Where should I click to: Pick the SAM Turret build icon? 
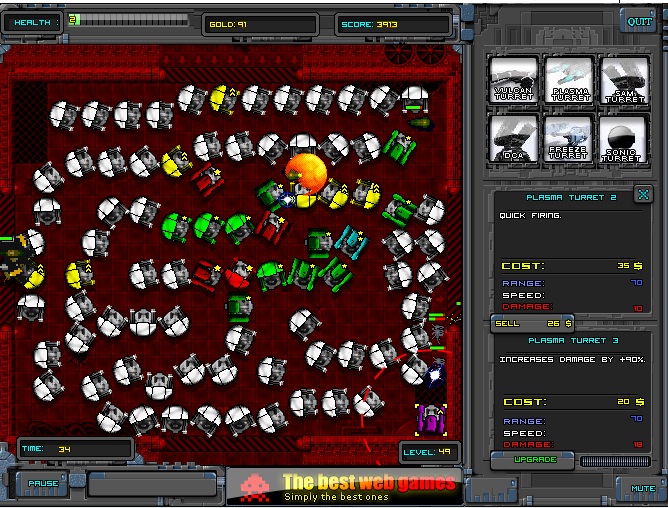click(x=625, y=79)
